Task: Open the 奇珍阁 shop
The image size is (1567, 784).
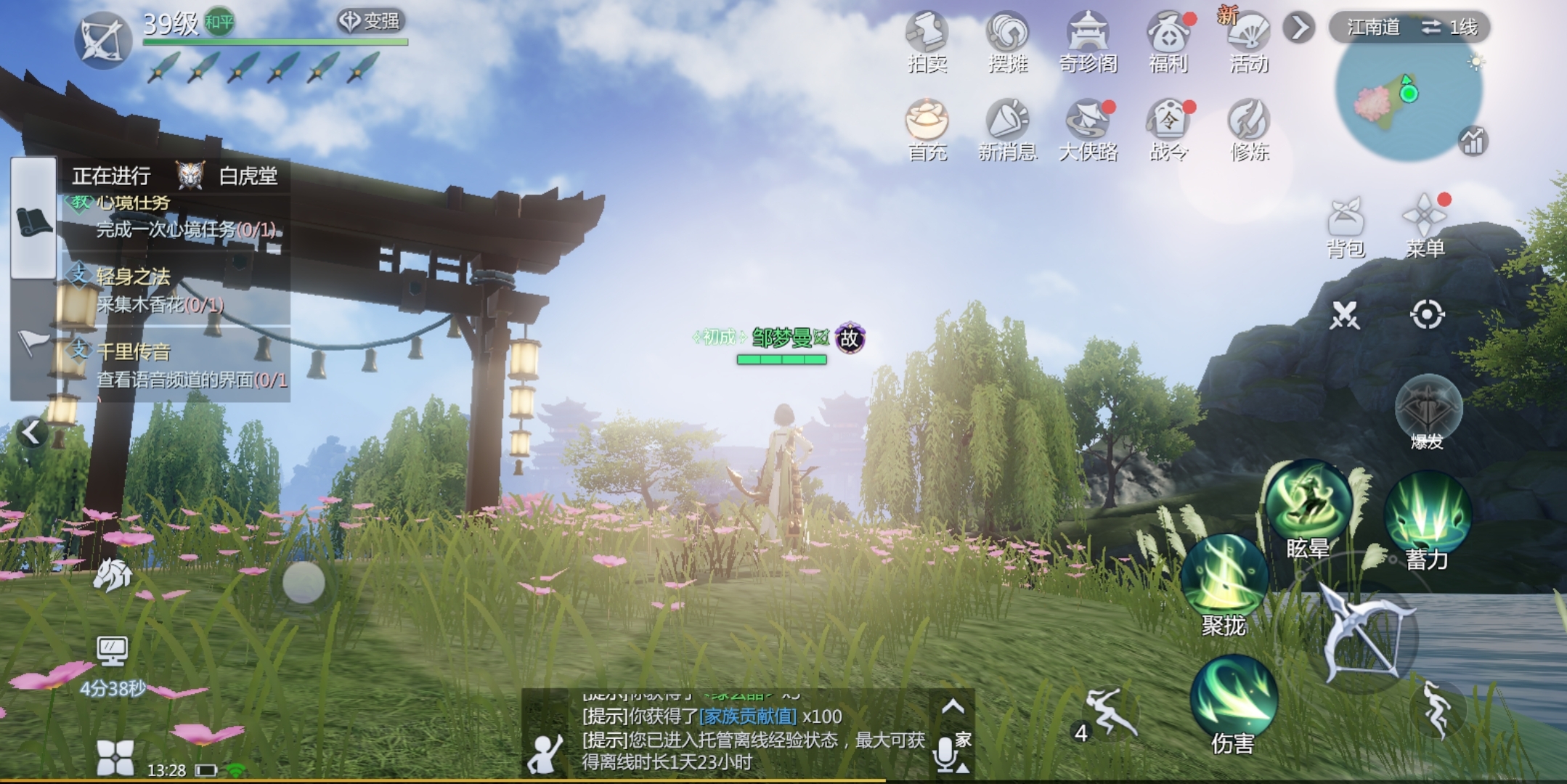Action: coord(1087,42)
